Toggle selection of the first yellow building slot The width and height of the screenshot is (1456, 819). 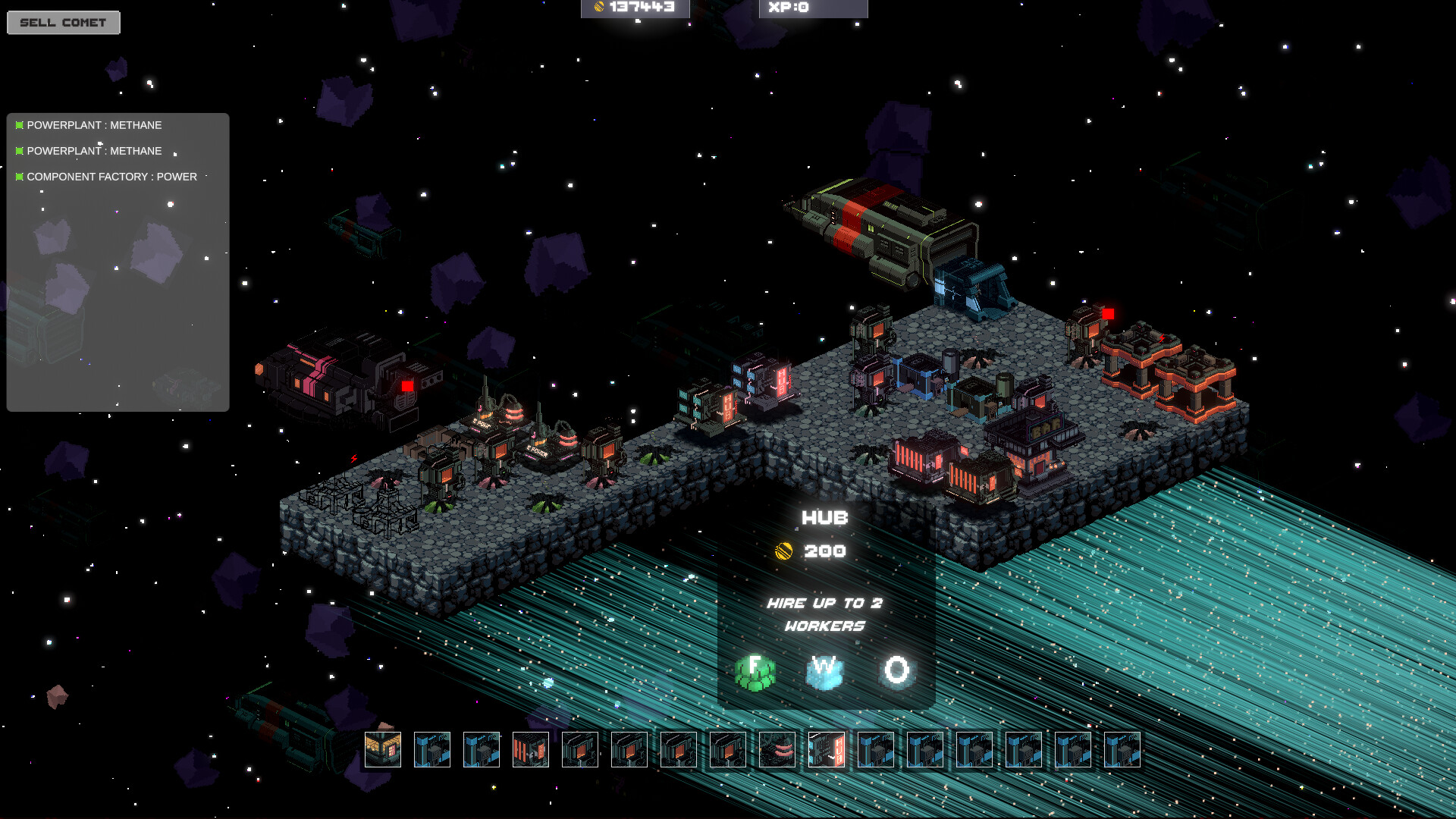384,749
